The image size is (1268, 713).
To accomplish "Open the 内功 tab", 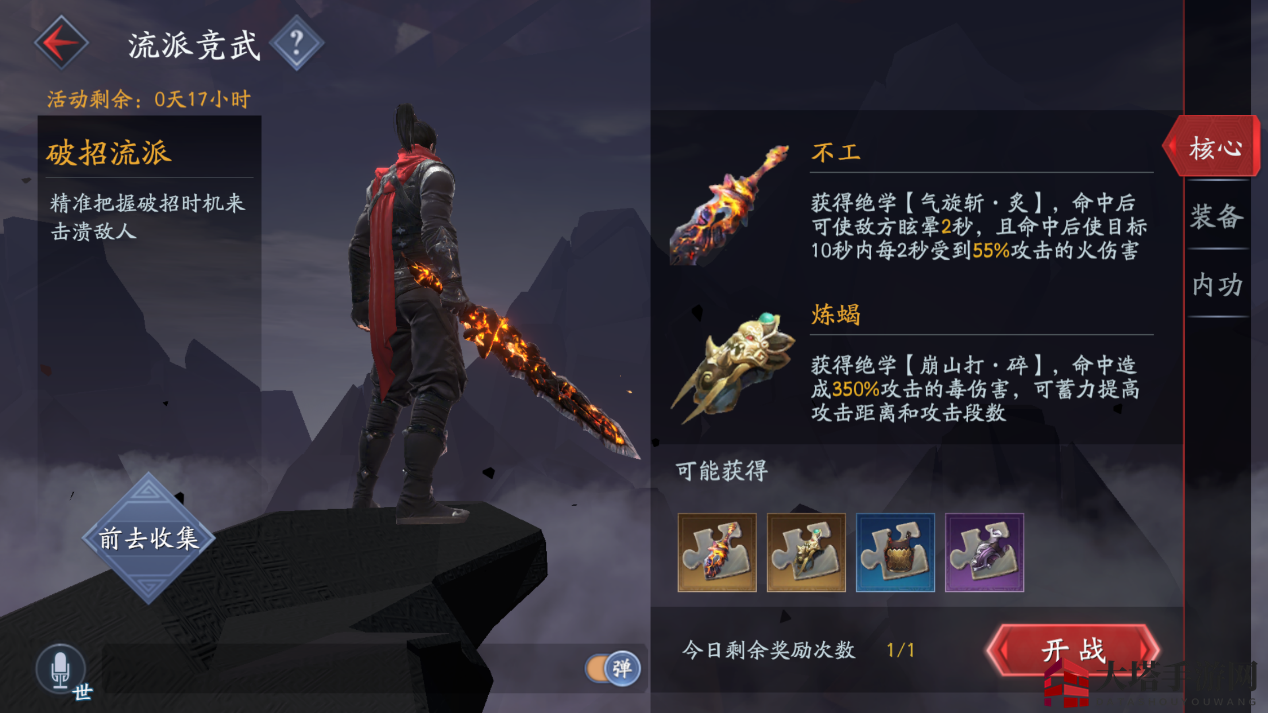I will 1216,285.
